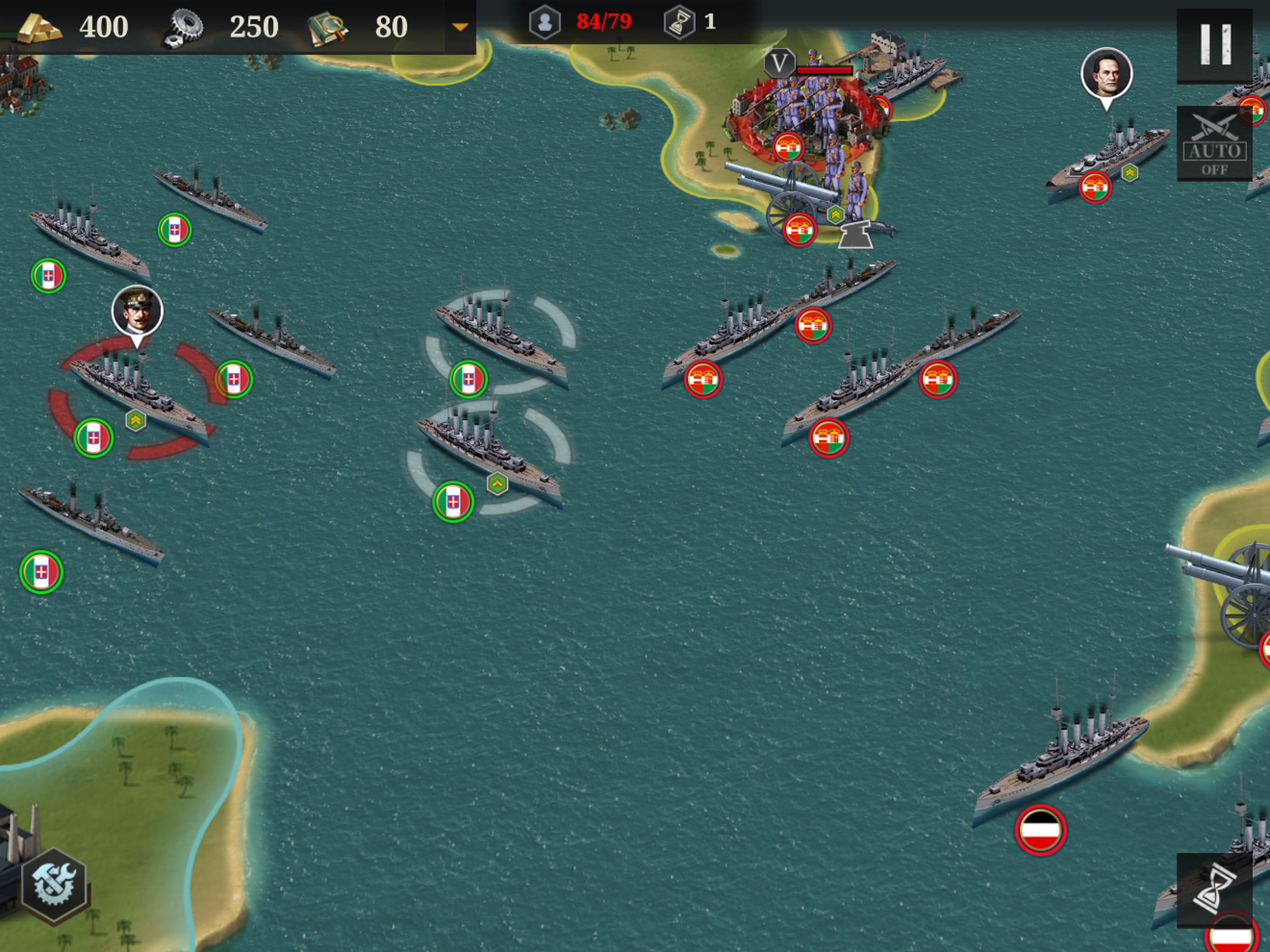Select the Italian general's portrait
Image resolution: width=1270 pixels, height=952 pixels.
pos(137,311)
